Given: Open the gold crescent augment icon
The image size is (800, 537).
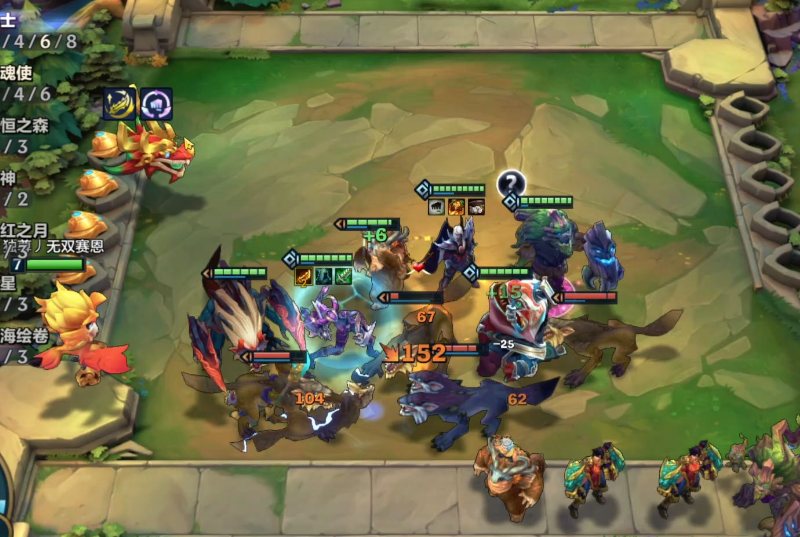Looking at the screenshot, I should point(120,103).
